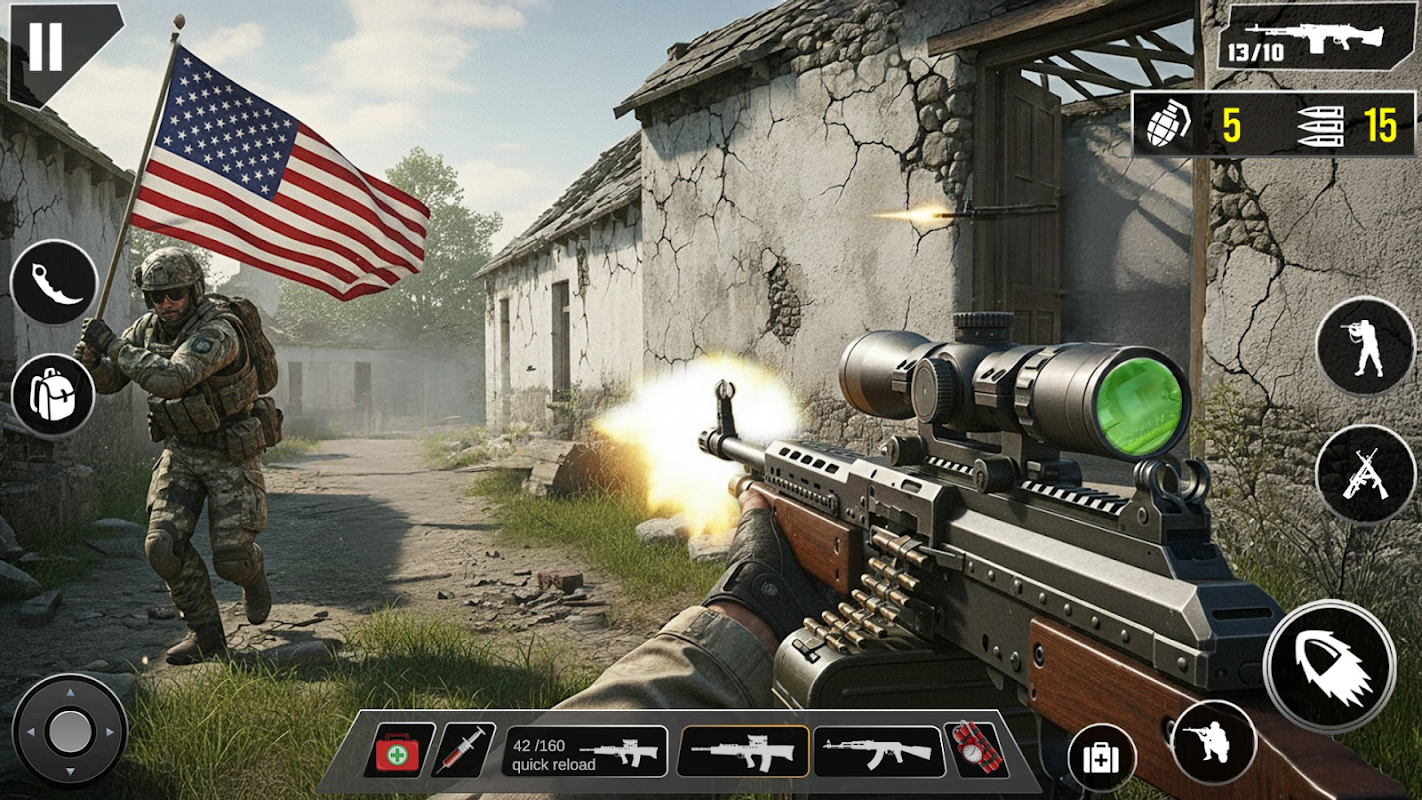Screen dimensions: 1422x800
Task: Equip the karambit knife melee icon
Action: 54,283
